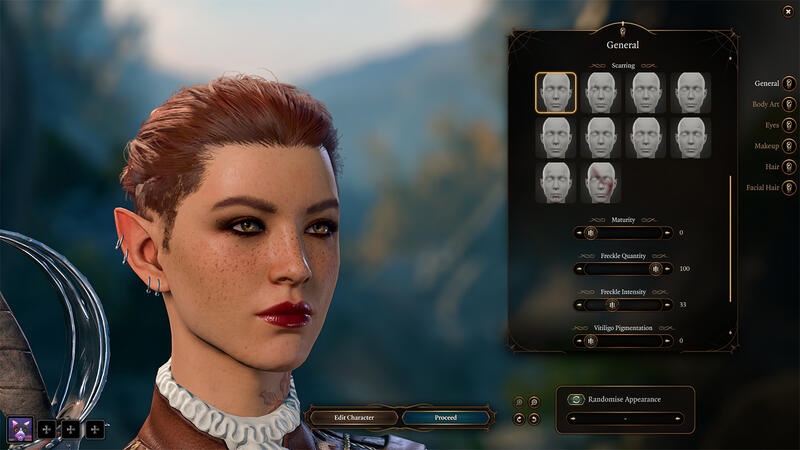
Task: Close the character creation screen
Action: (789, 11)
